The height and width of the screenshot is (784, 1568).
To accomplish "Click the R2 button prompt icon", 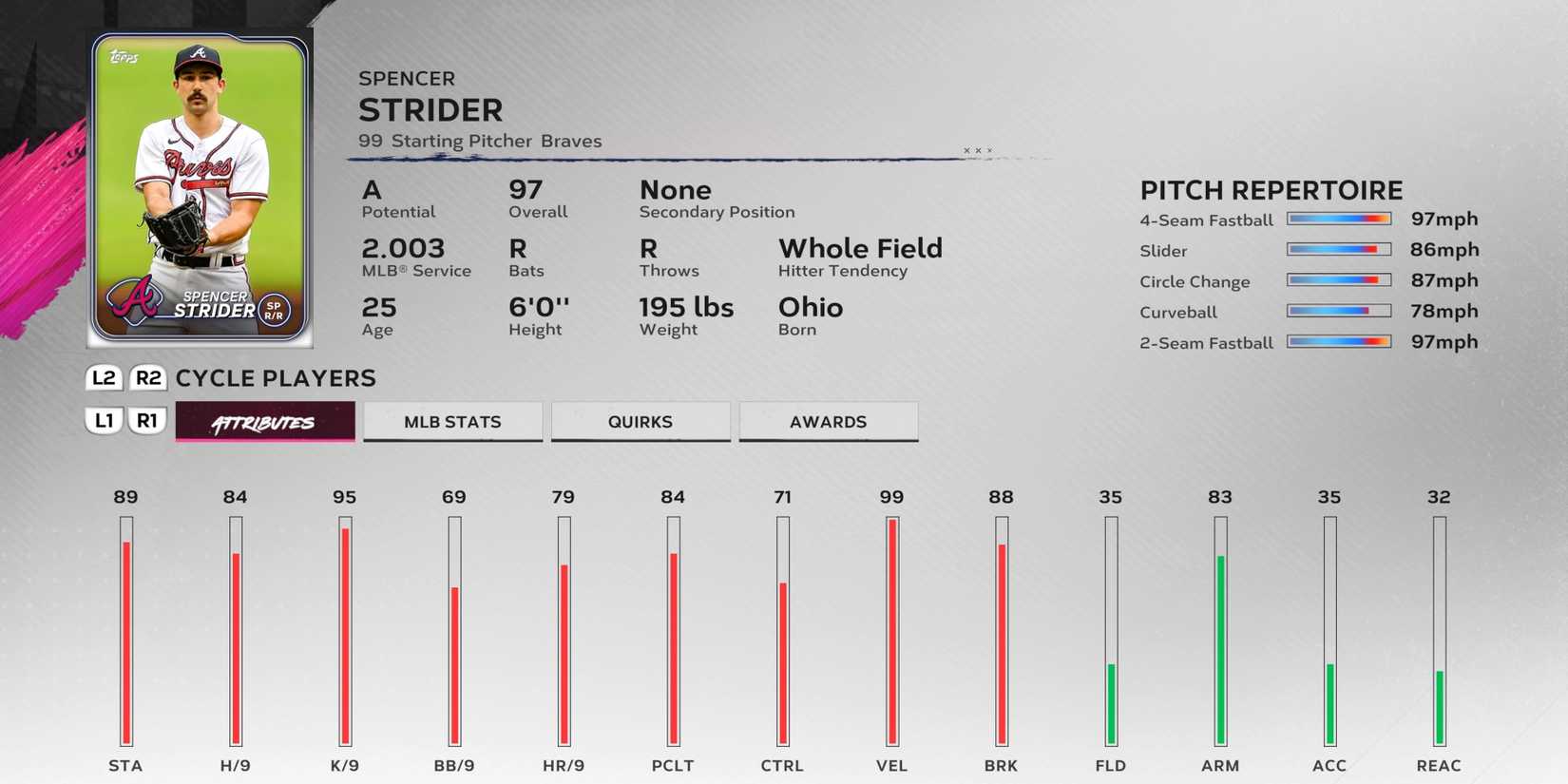I will click(x=147, y=377).
